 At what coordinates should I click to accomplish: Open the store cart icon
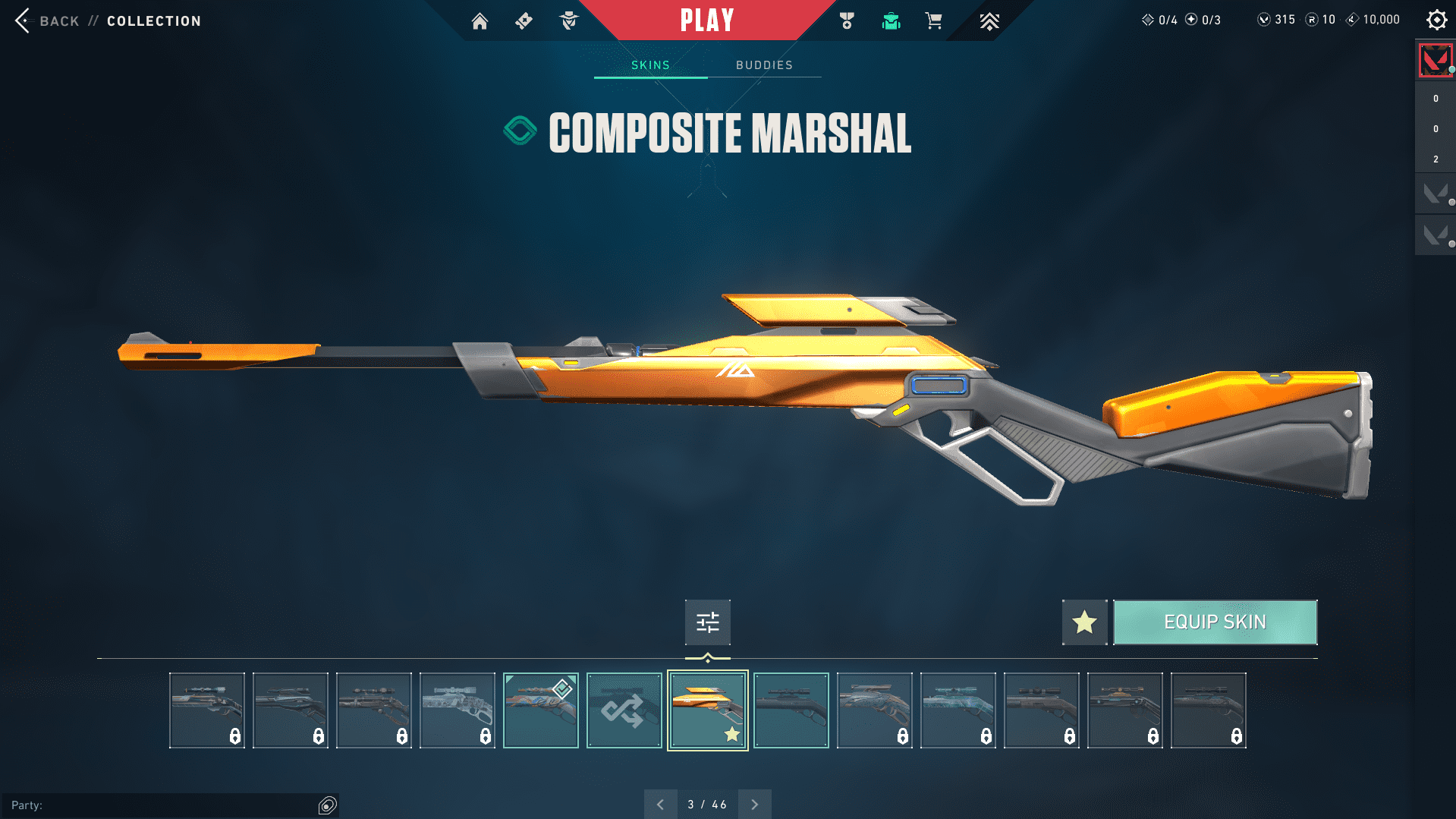click(933, 21)
